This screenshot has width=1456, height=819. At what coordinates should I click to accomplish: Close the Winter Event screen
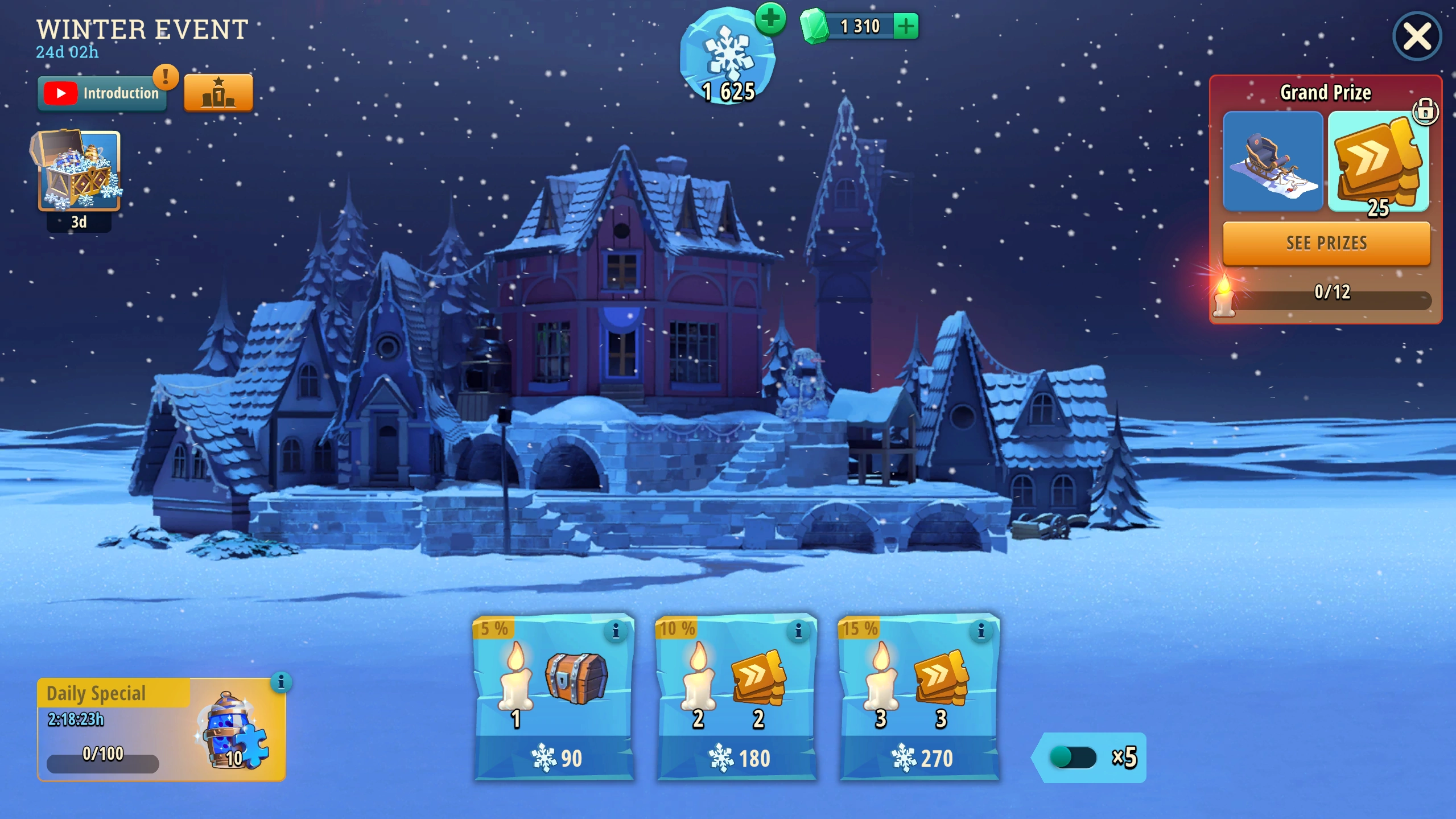pyautogui.click(x=1416, y=36)
